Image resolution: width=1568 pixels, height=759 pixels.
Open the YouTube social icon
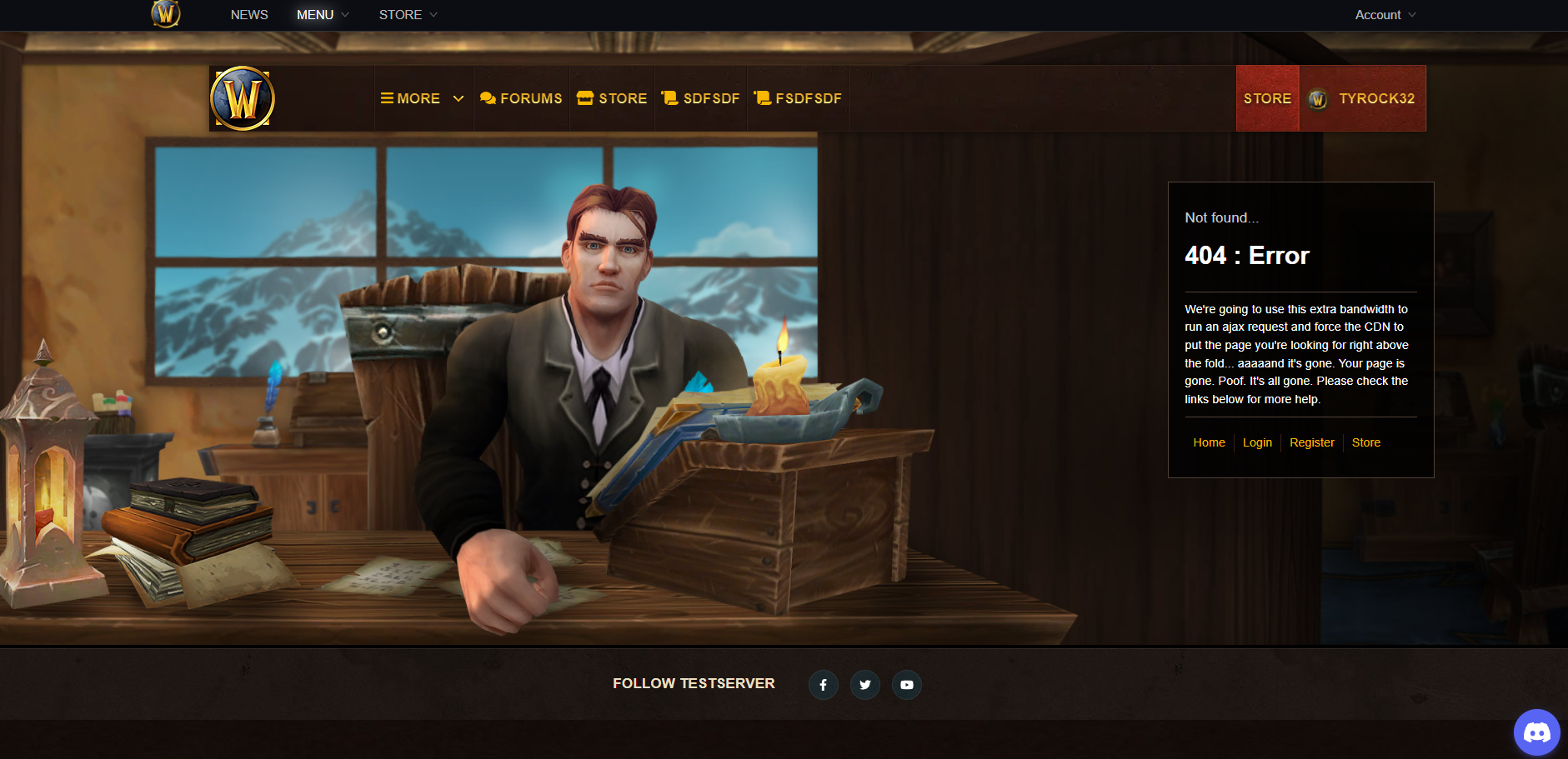pos(906,684)
